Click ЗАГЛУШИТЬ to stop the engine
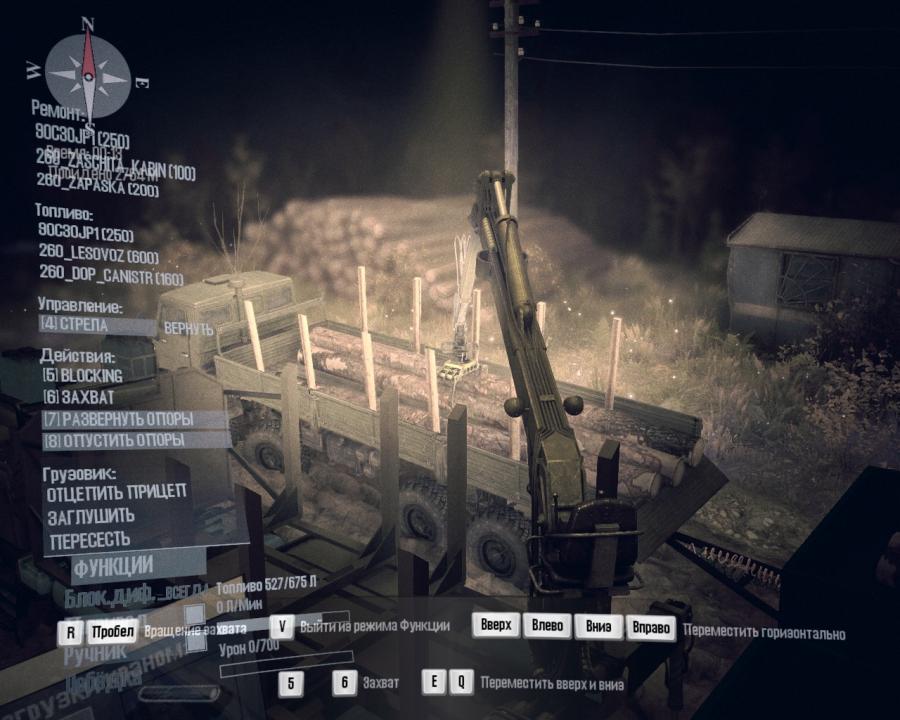Screen dimensions: 900x720 (x=91, y=515)
